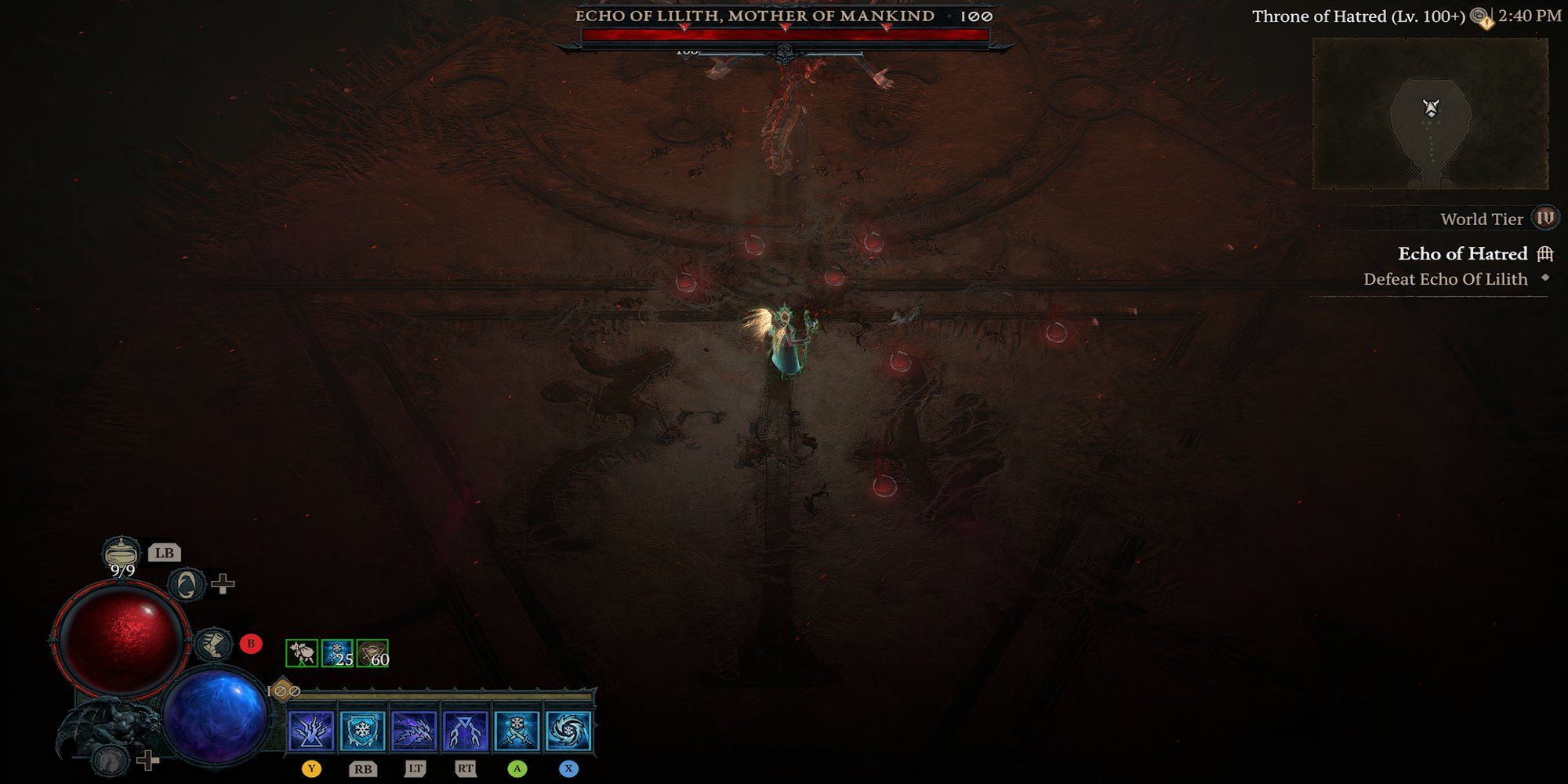
Task: Cast the swirling Frost Nova skill
Action: point(568,731)
